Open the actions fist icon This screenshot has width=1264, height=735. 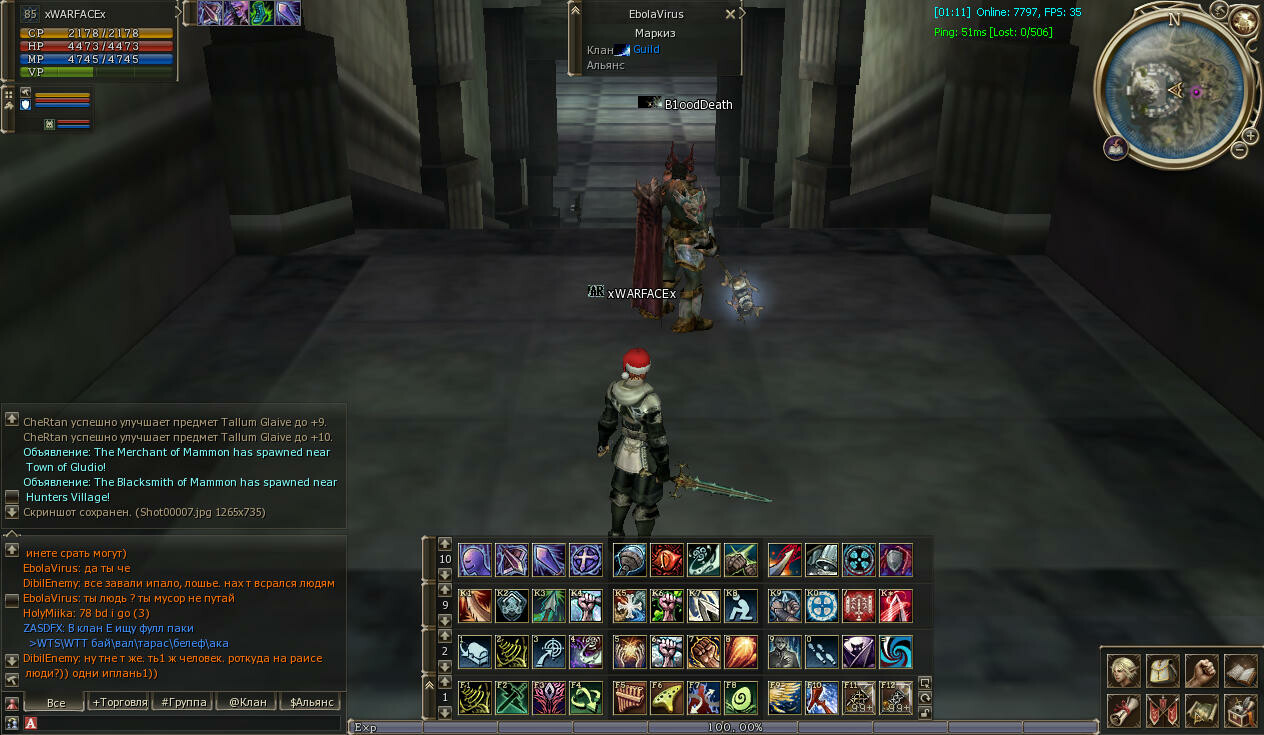[x=1202, y=671]
